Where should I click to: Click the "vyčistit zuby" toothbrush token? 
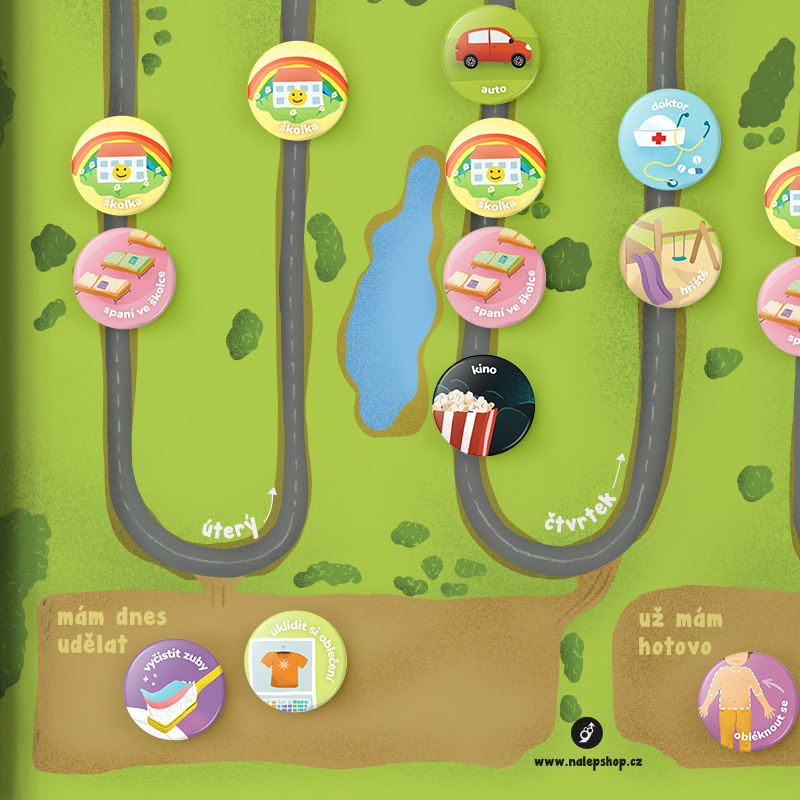(x=174, y=689)
